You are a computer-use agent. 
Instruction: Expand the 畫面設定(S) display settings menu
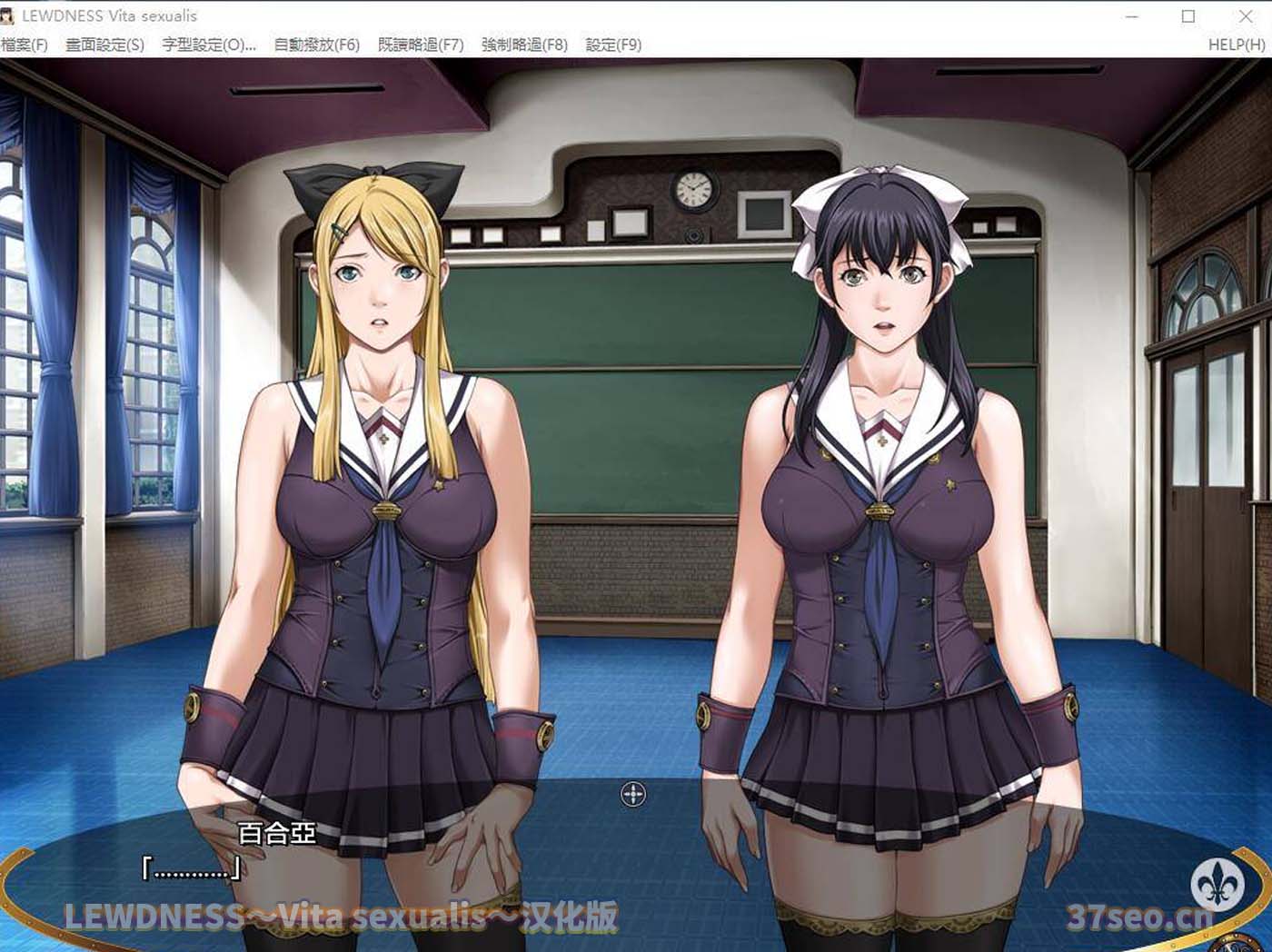(x=105, y=45)
